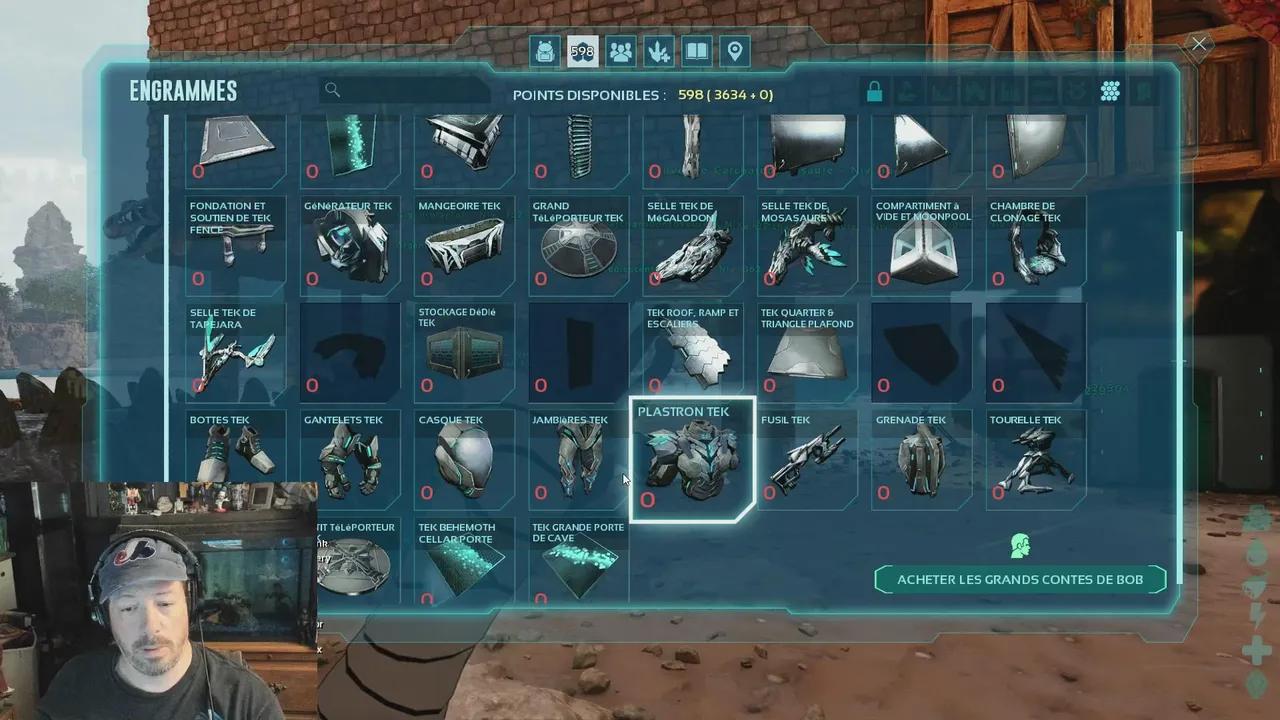The width and height of the screenshot is (1280, 720).
Task: Toggle the padlock engram filter
Action: [874, 92]
